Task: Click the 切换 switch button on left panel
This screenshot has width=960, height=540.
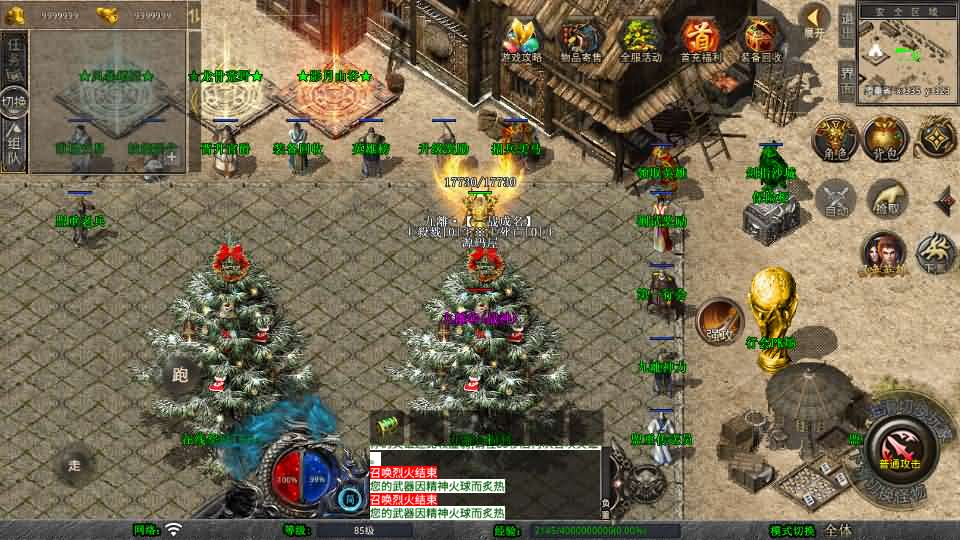Action: click(14, 101)
